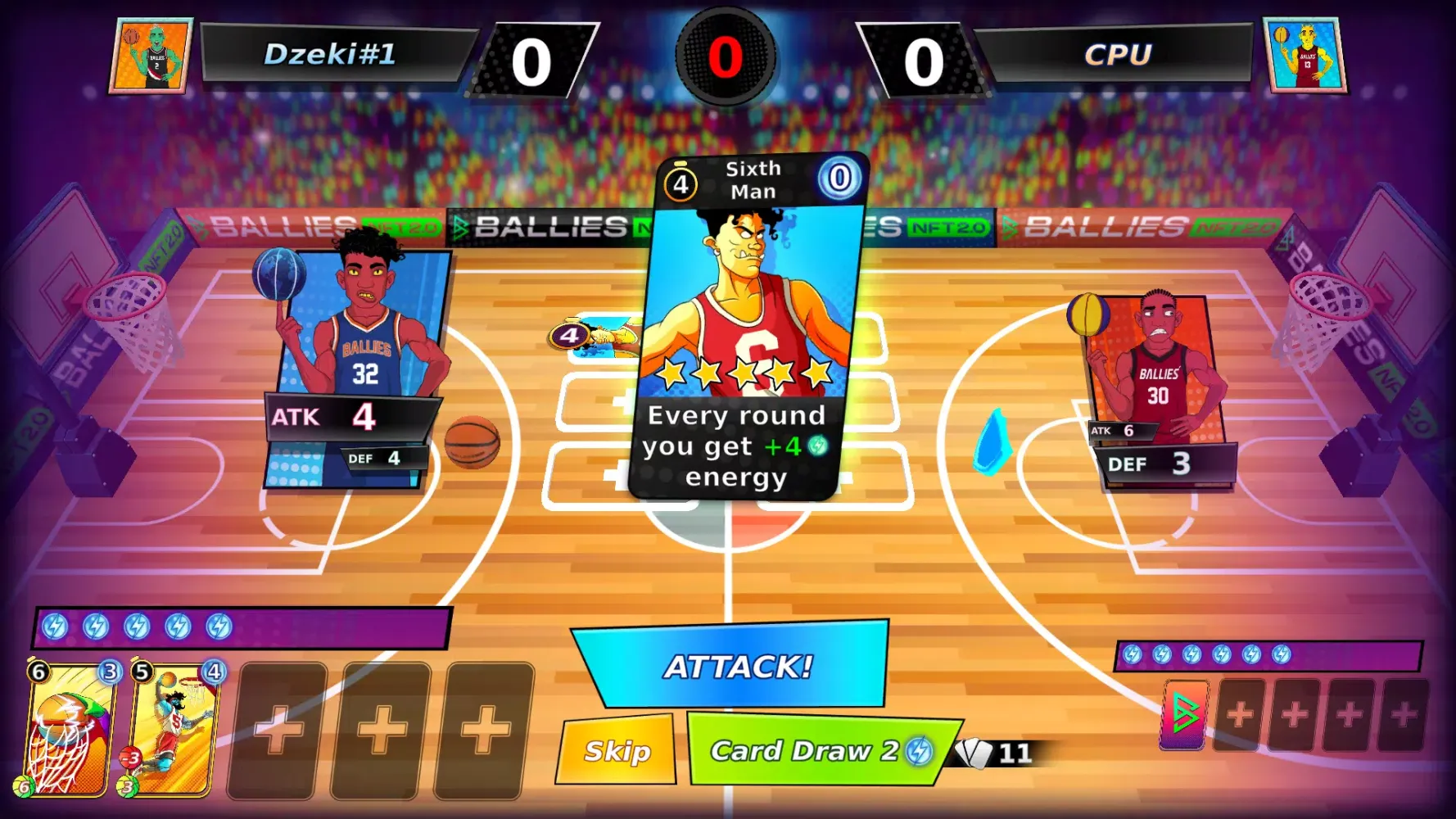Select the basketball hoop card in hand
Viewport: 1456px width, 819px height.
click(x=69, y=727)
